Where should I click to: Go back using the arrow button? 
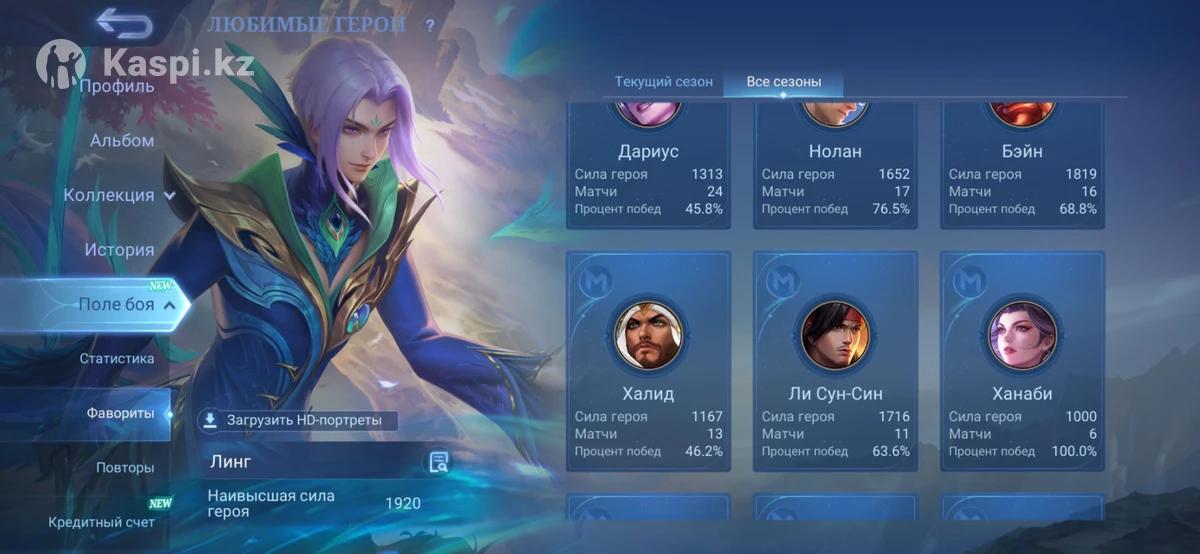click(x=124, y=23)
